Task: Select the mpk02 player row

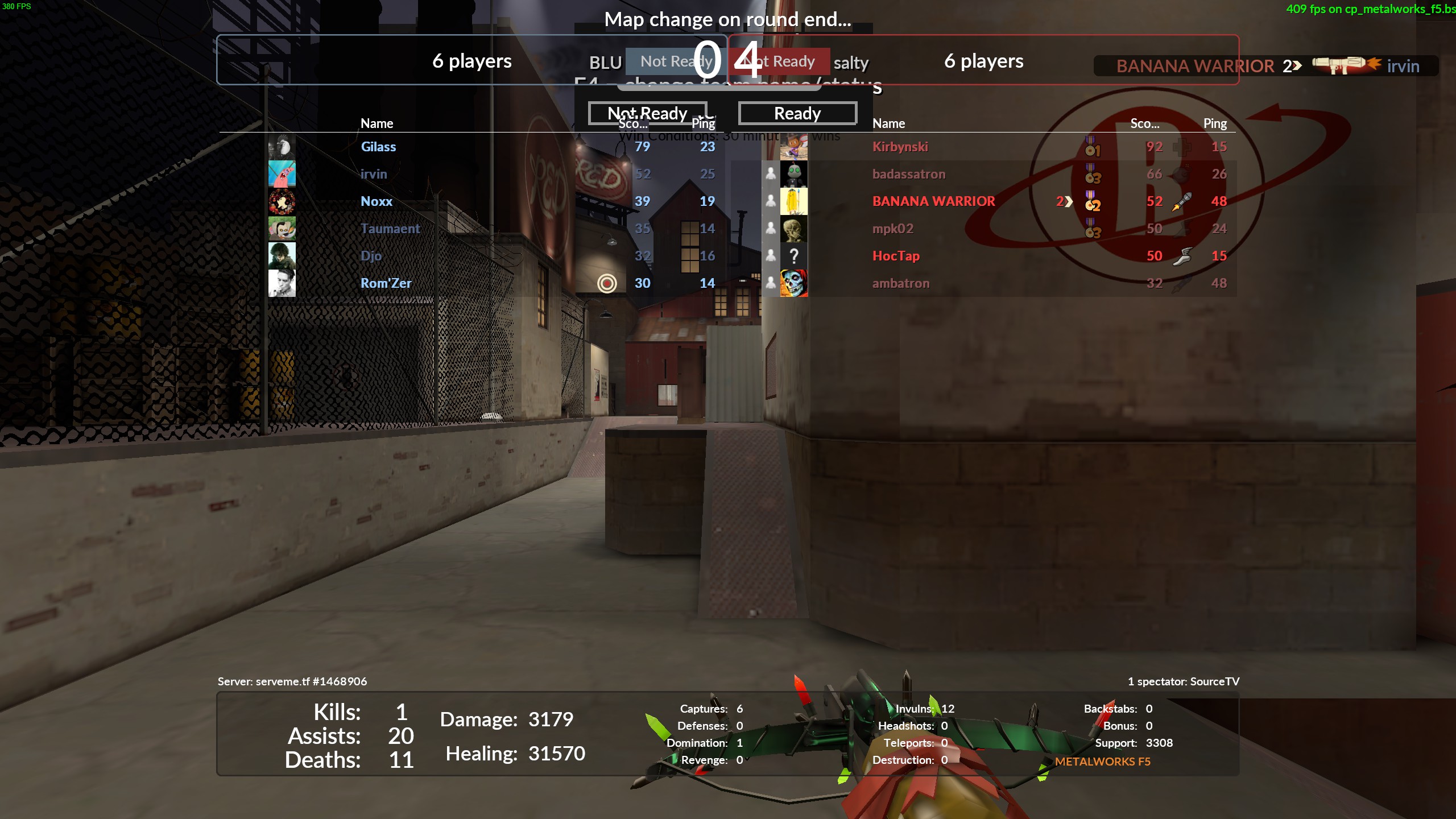Action: [893, 229]
